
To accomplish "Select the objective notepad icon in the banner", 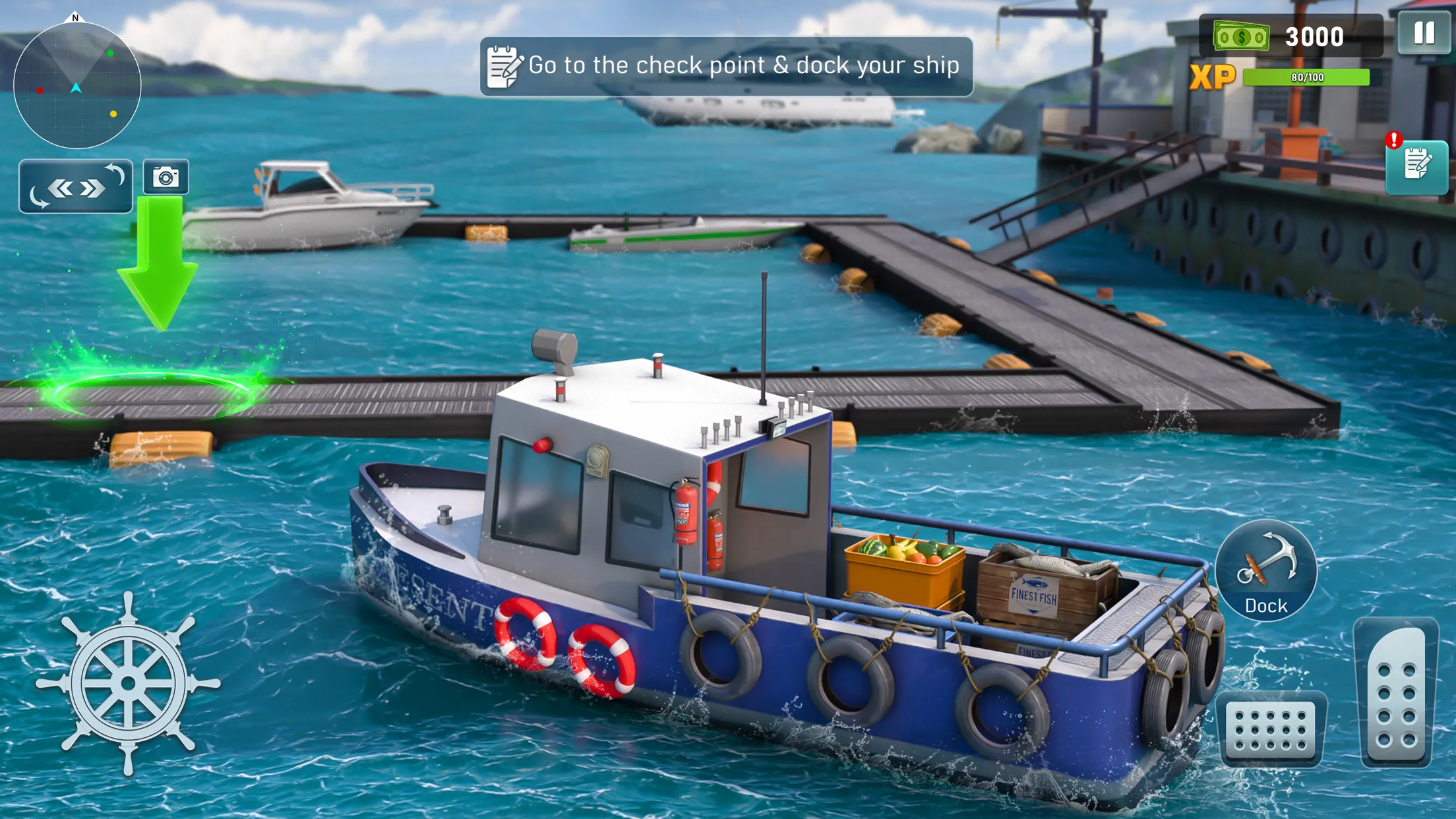I will (x=502, y=64).
